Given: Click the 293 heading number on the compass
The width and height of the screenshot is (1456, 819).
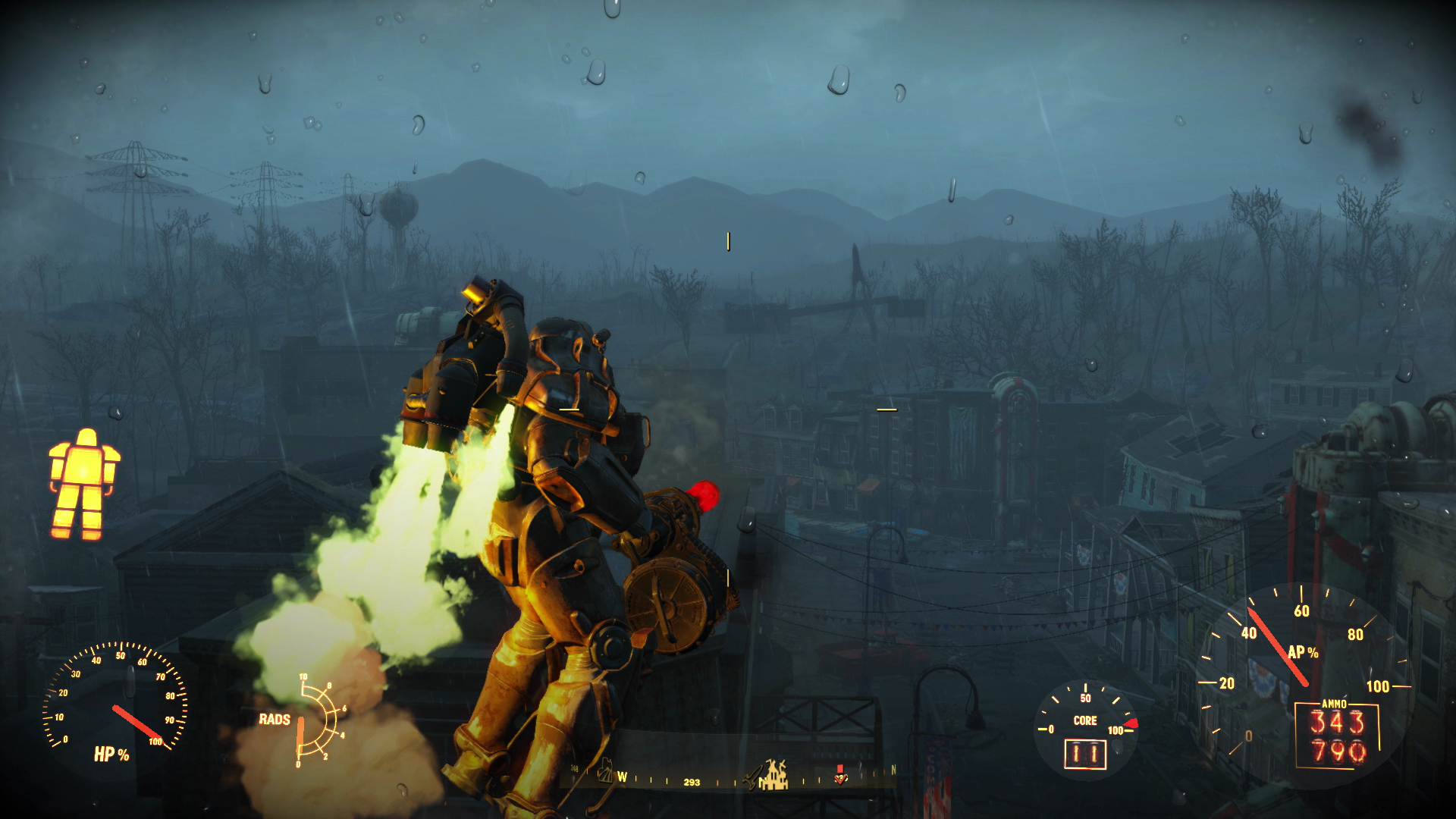Looking at the screenshot, I should tap(692, 782).
